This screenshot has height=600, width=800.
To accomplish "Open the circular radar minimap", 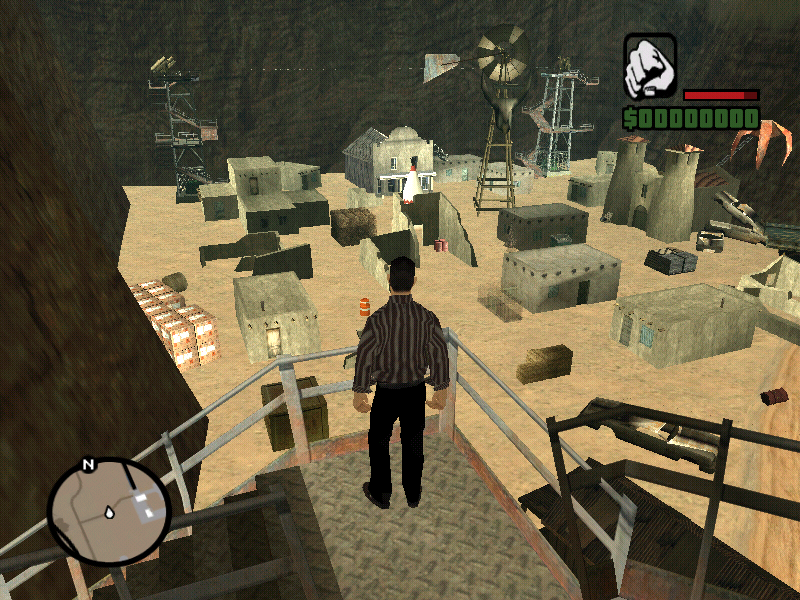I will pyautogui.click(x=109, y=511).
